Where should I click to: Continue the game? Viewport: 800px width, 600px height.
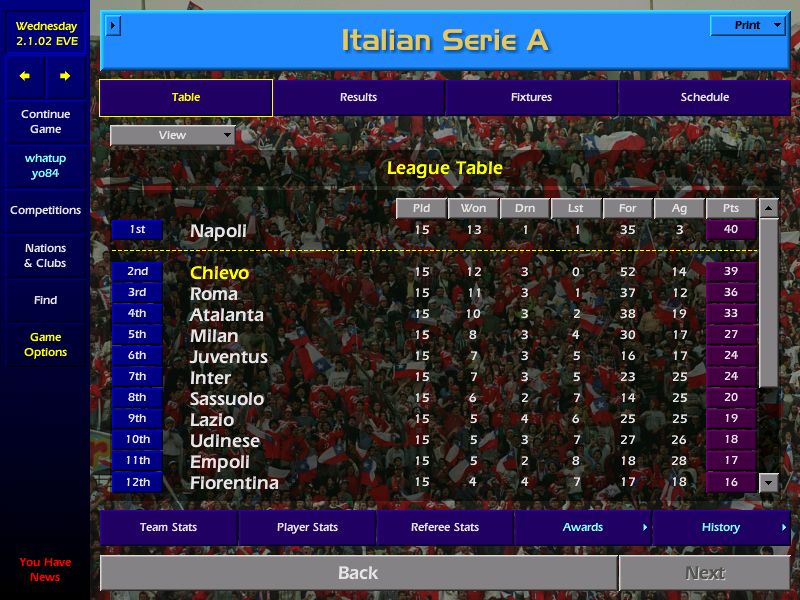coord(45,122)
